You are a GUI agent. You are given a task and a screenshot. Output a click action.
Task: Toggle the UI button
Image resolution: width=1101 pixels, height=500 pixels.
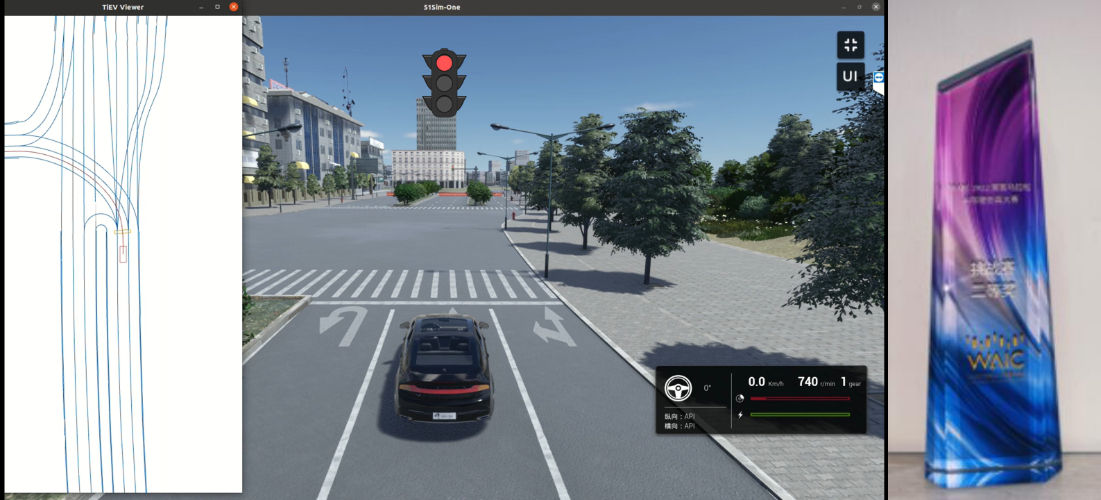point(851,77)
